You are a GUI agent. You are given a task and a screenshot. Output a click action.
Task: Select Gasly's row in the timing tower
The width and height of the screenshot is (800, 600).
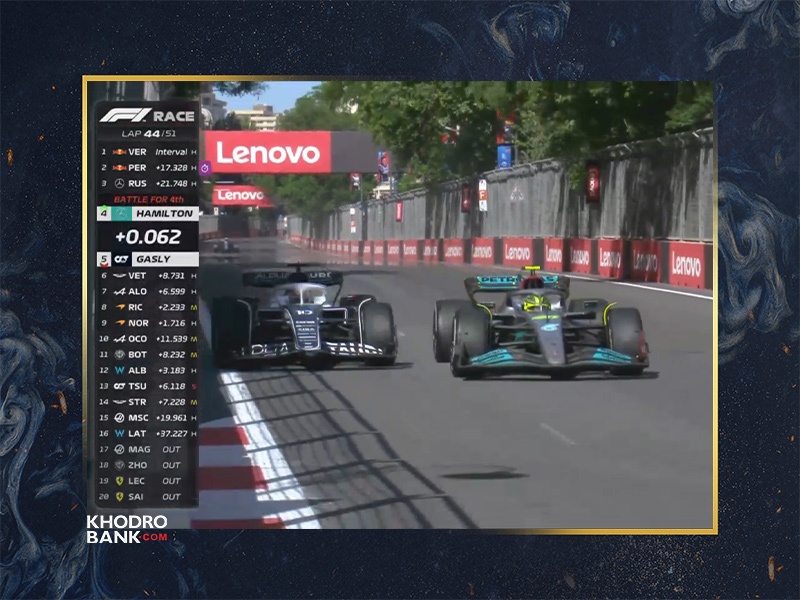pos(148,259)
